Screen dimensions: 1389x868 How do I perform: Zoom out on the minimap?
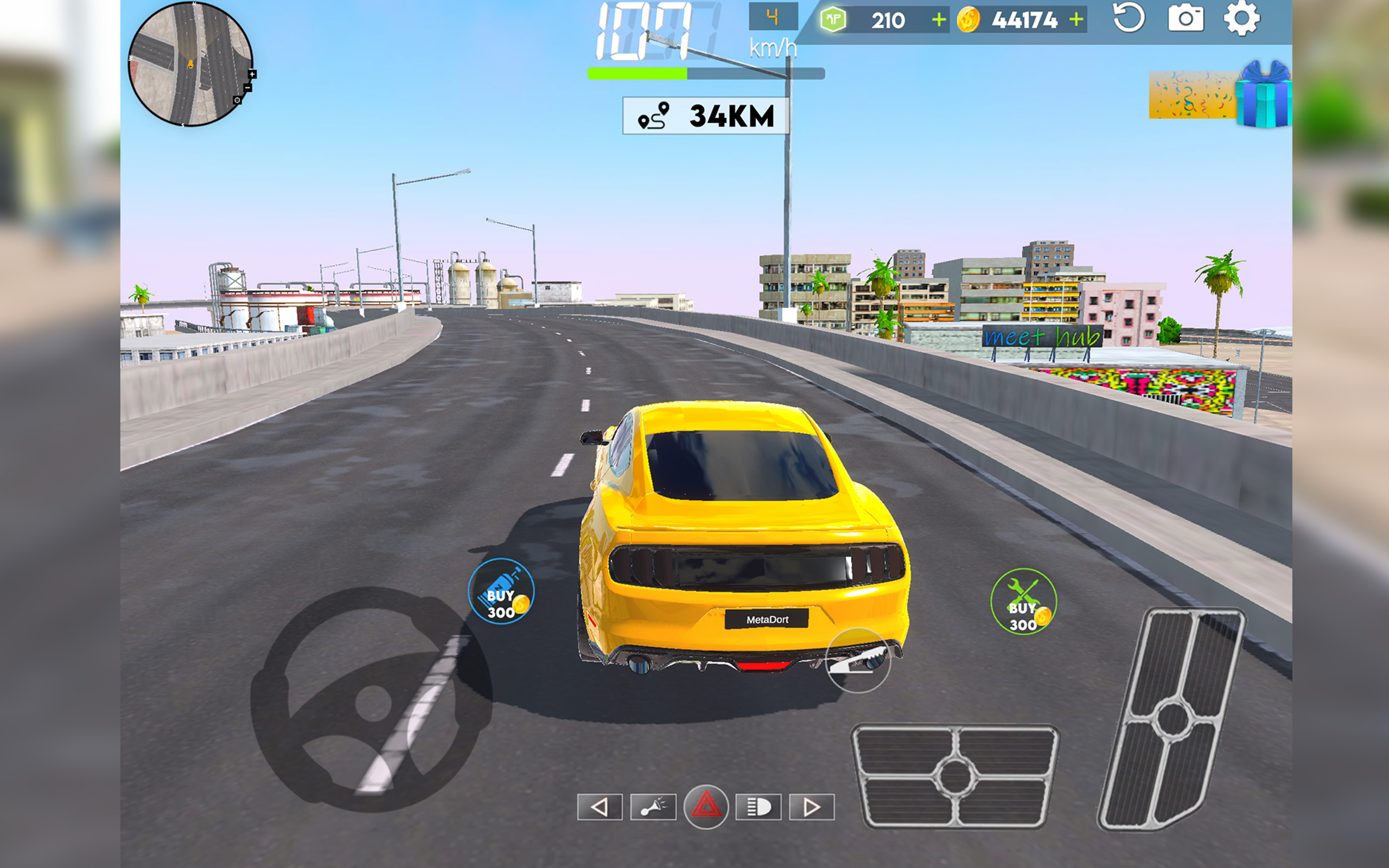248,88
